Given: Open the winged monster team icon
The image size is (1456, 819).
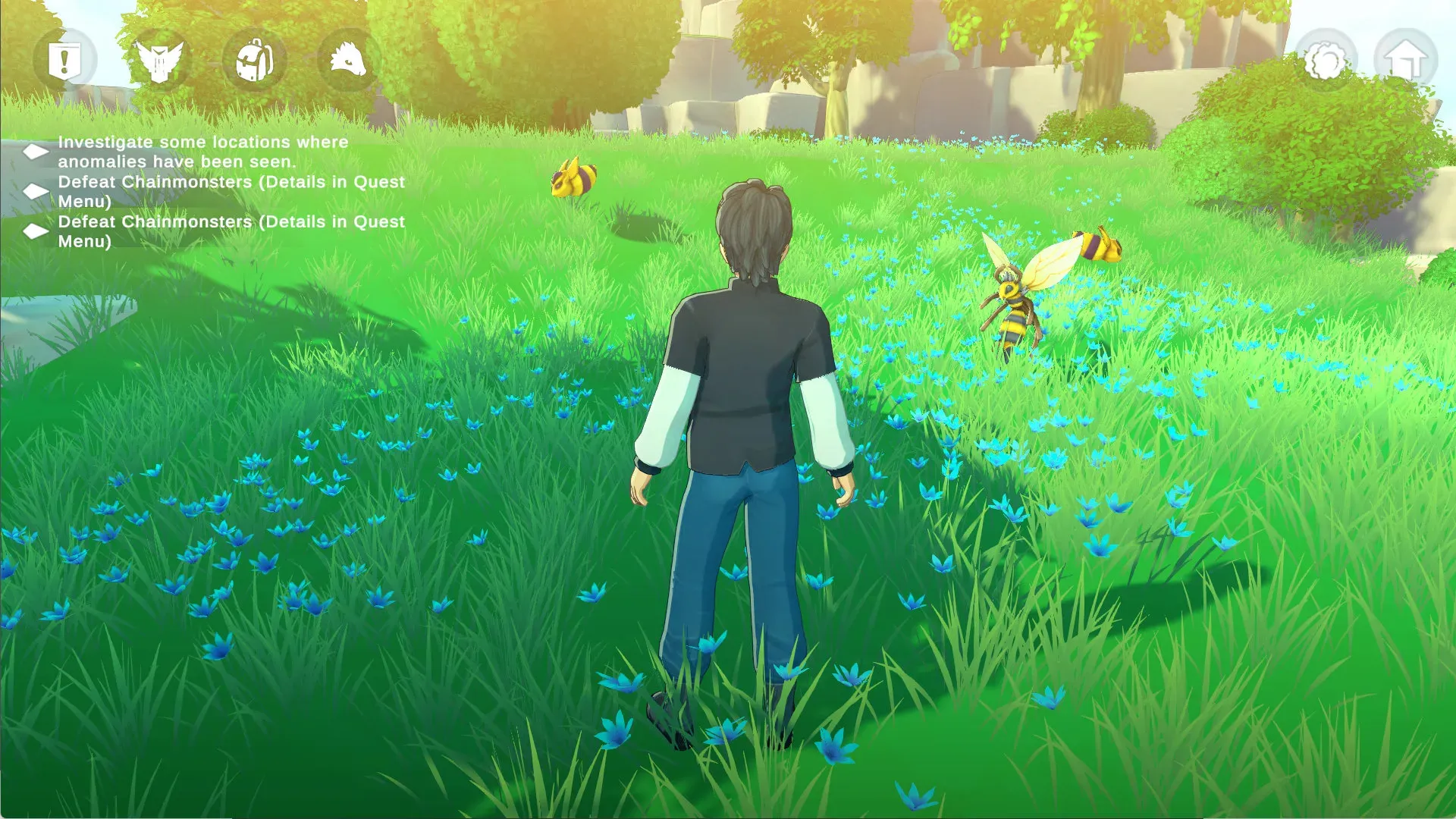Looking at the screenshot, I should (159, 61).
